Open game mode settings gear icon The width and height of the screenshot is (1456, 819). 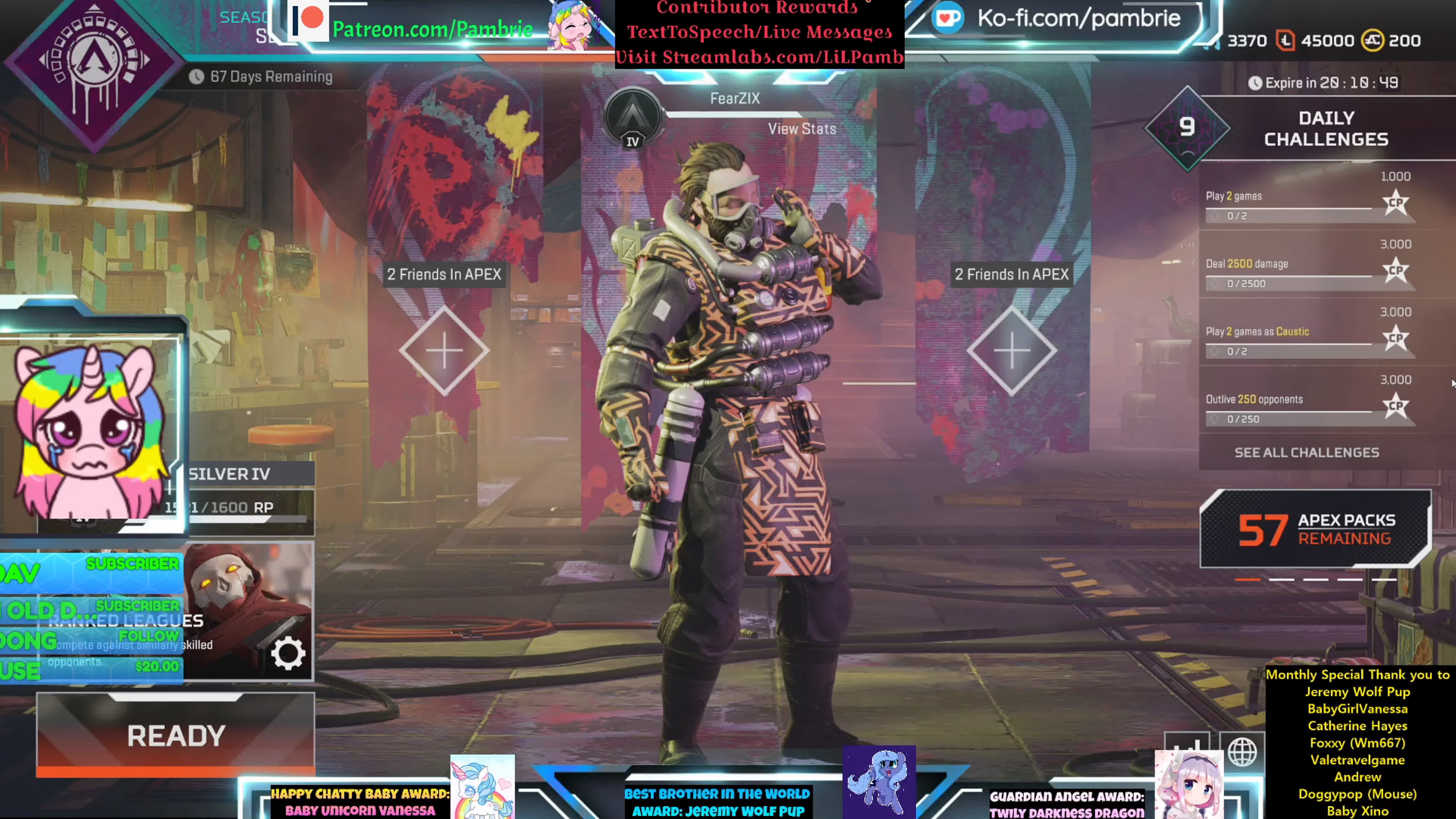point(288,654)
